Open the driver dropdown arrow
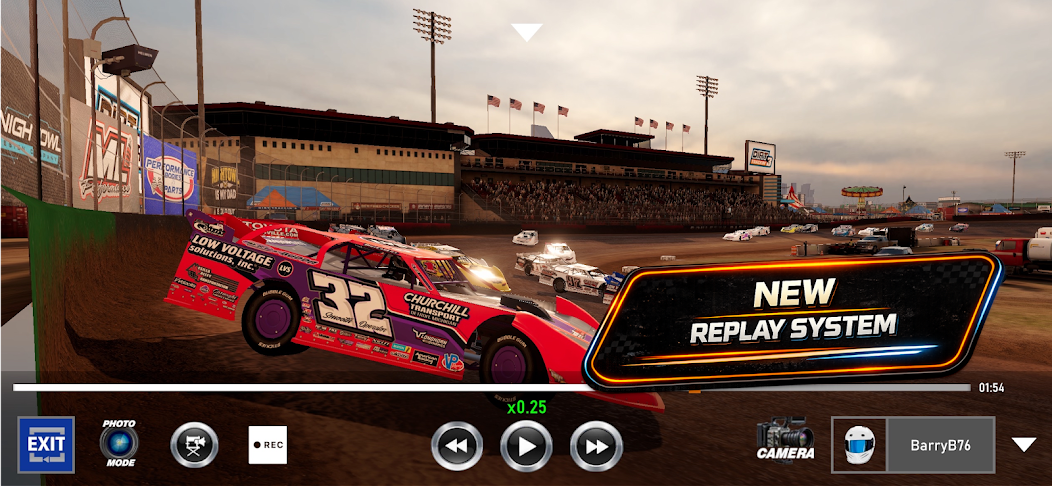Image resolution: width=1052 pixels, height=486 pixels. tap(1023, 444)
